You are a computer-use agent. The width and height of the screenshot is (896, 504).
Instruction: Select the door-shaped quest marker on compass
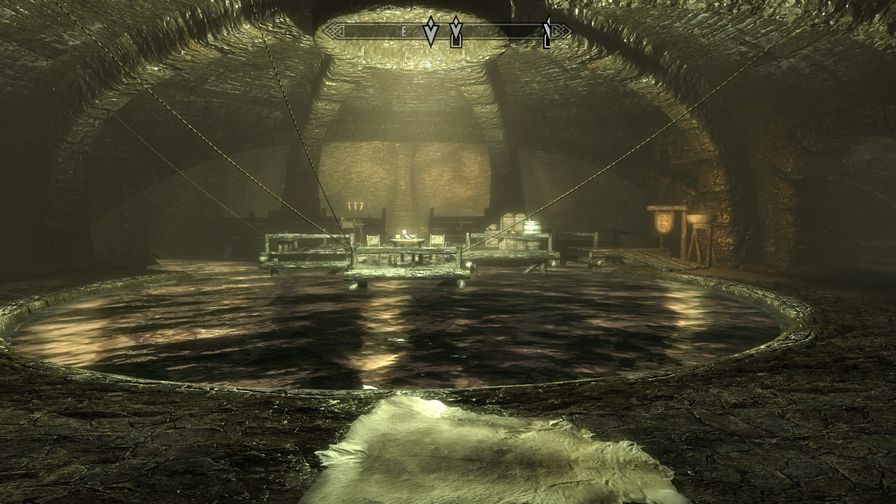point(456,32)
